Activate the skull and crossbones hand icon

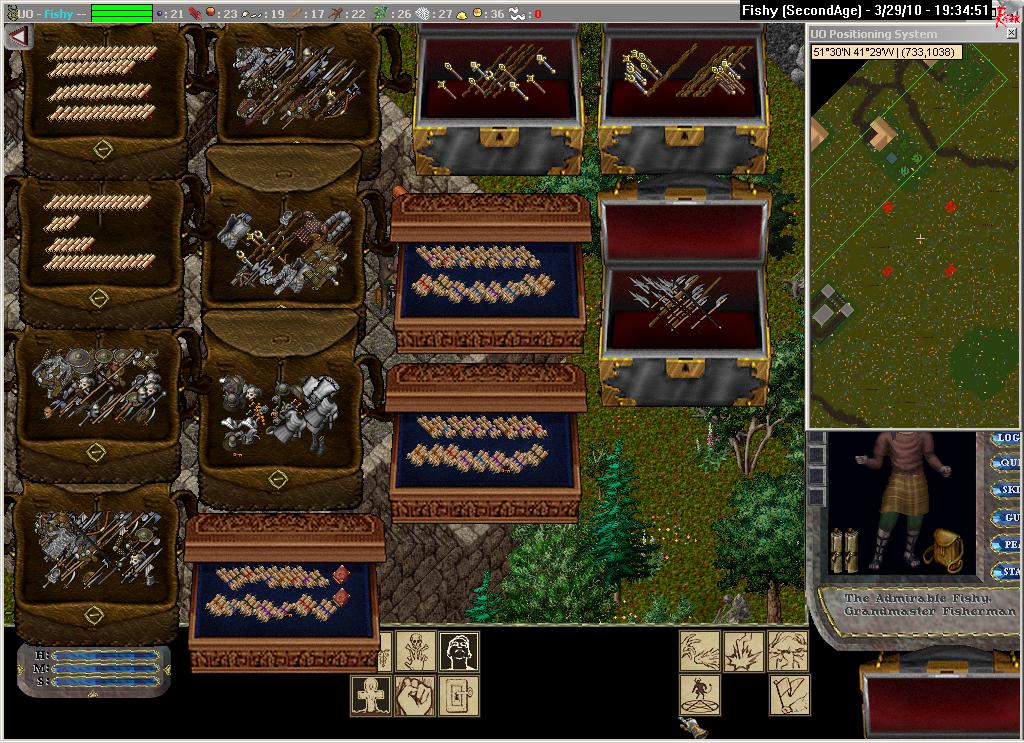pos(414,651)
